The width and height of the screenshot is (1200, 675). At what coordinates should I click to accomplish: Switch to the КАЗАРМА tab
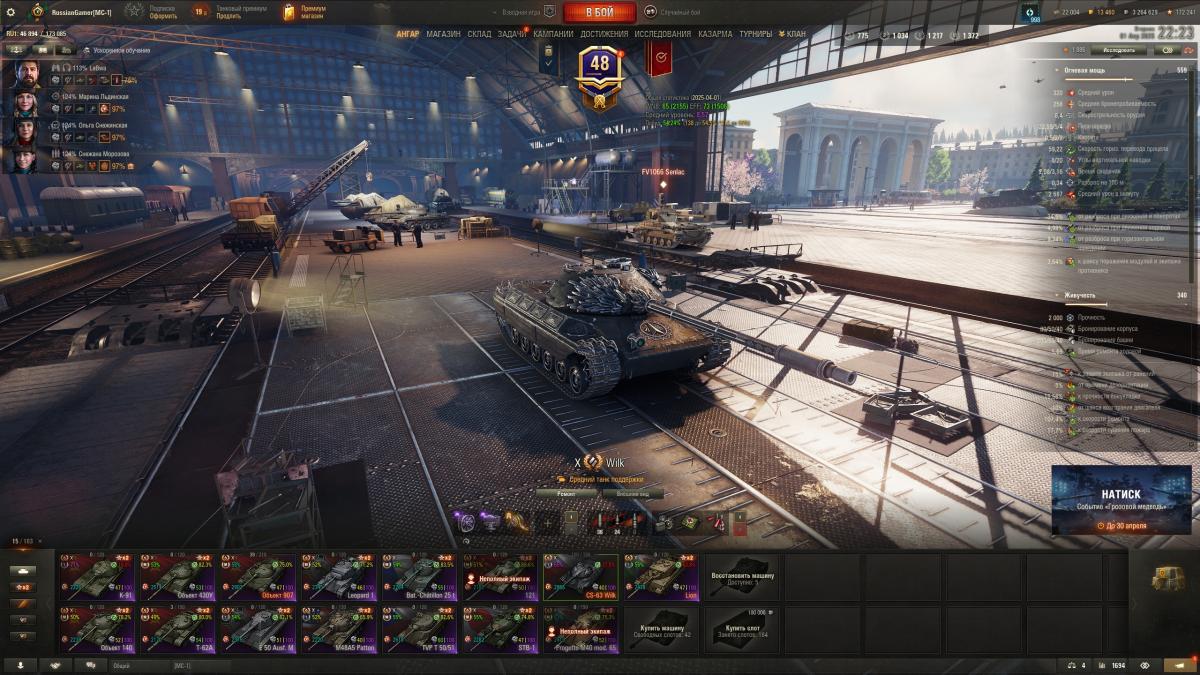point(715,34)
